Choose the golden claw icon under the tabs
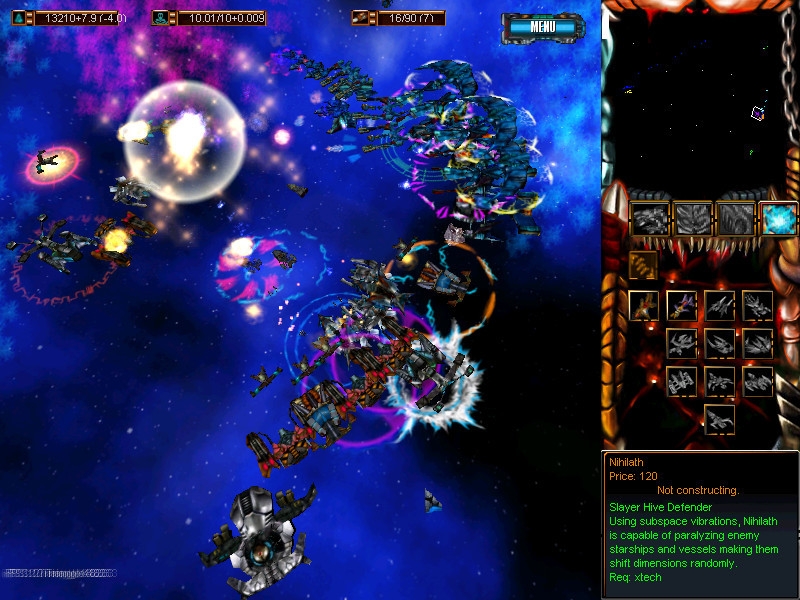Image resolution: width=800 pixels, height=600 pixels. coord(643,265)
